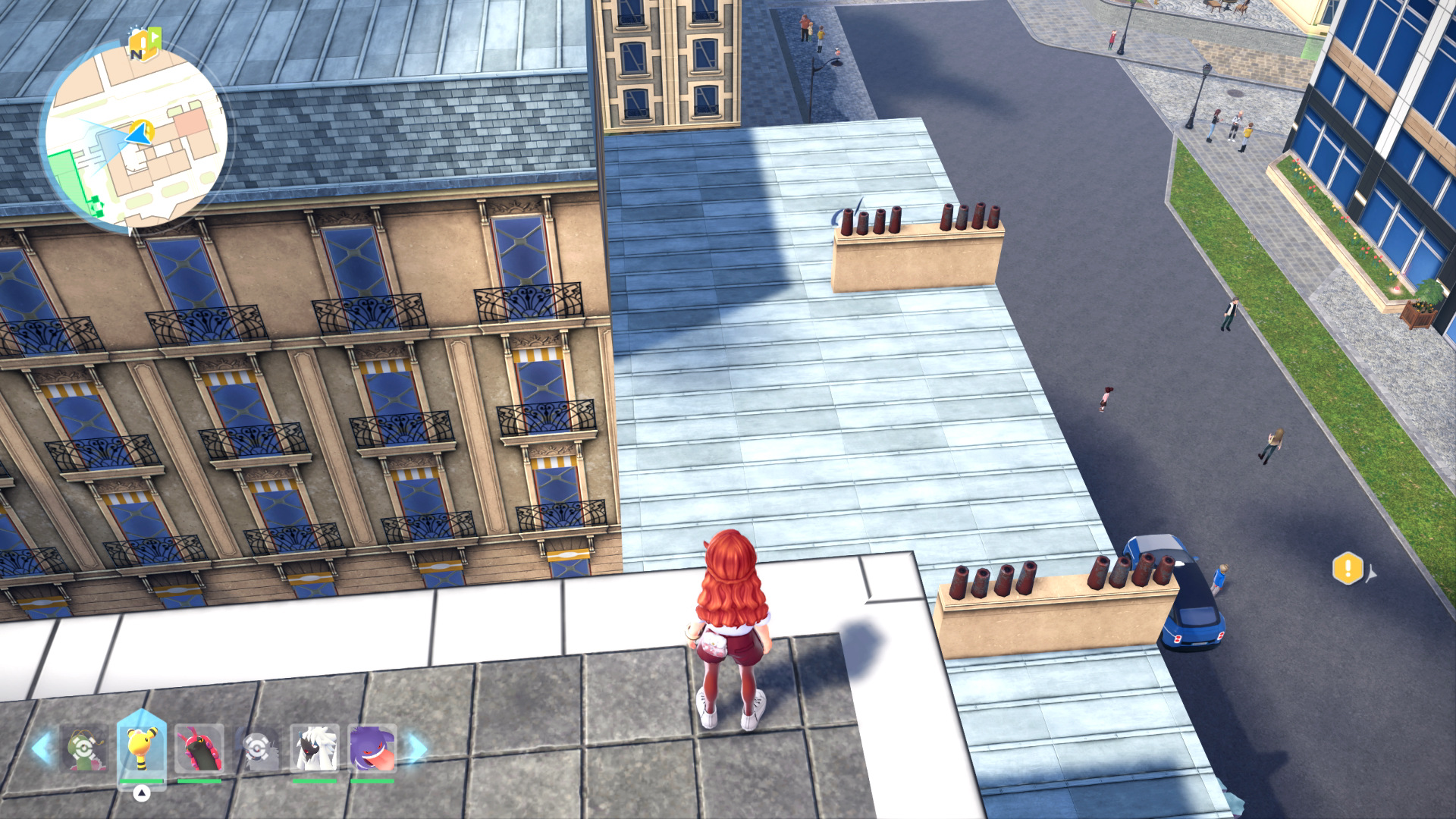
Task: Click the yellow hexagon marker atop the minimap
Action: point(144,43)
